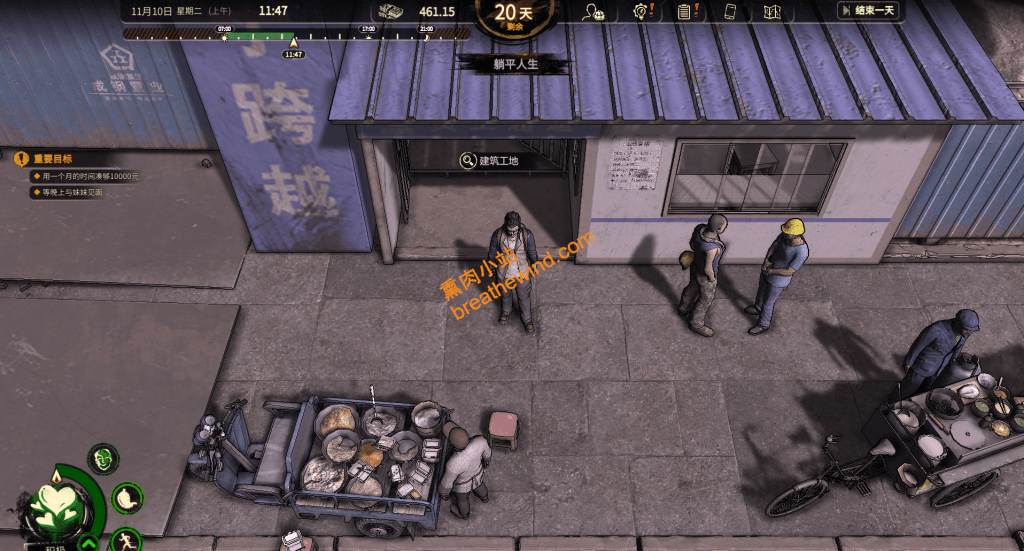This screenshot has height=551, width=1024.
Task: Select the goal to meet sister tonight
Action: coord(74,192)
